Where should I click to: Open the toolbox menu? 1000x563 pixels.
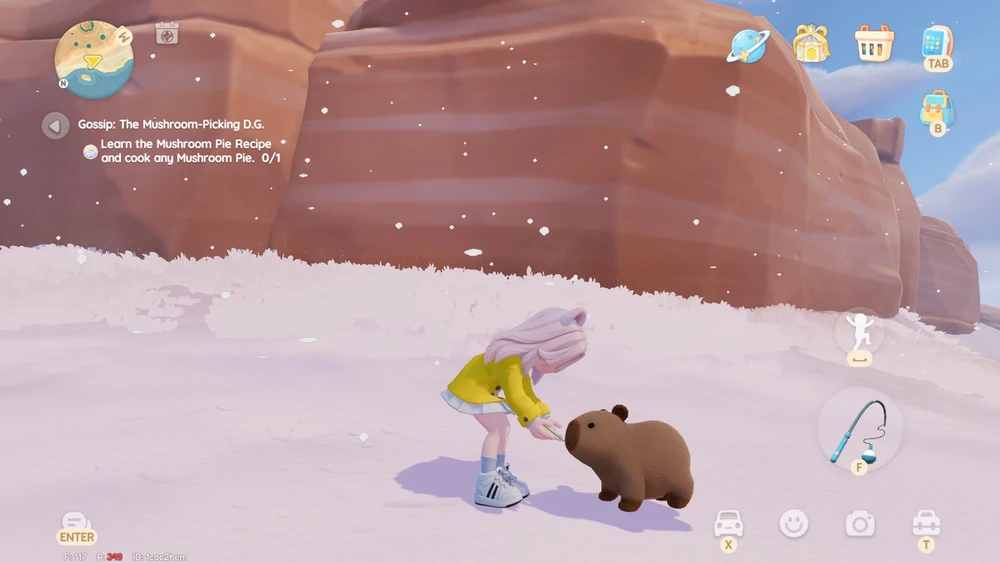926,523
